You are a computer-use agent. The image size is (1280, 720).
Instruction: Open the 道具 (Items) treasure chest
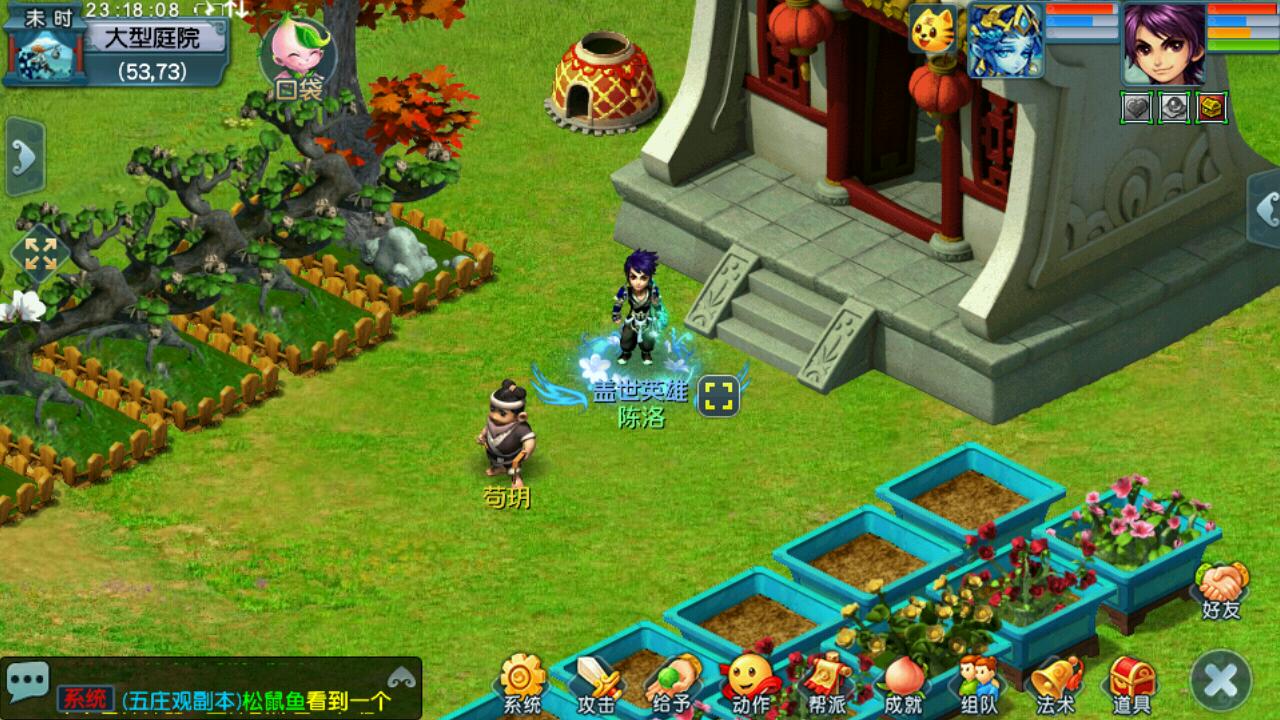click(1132, 685)
